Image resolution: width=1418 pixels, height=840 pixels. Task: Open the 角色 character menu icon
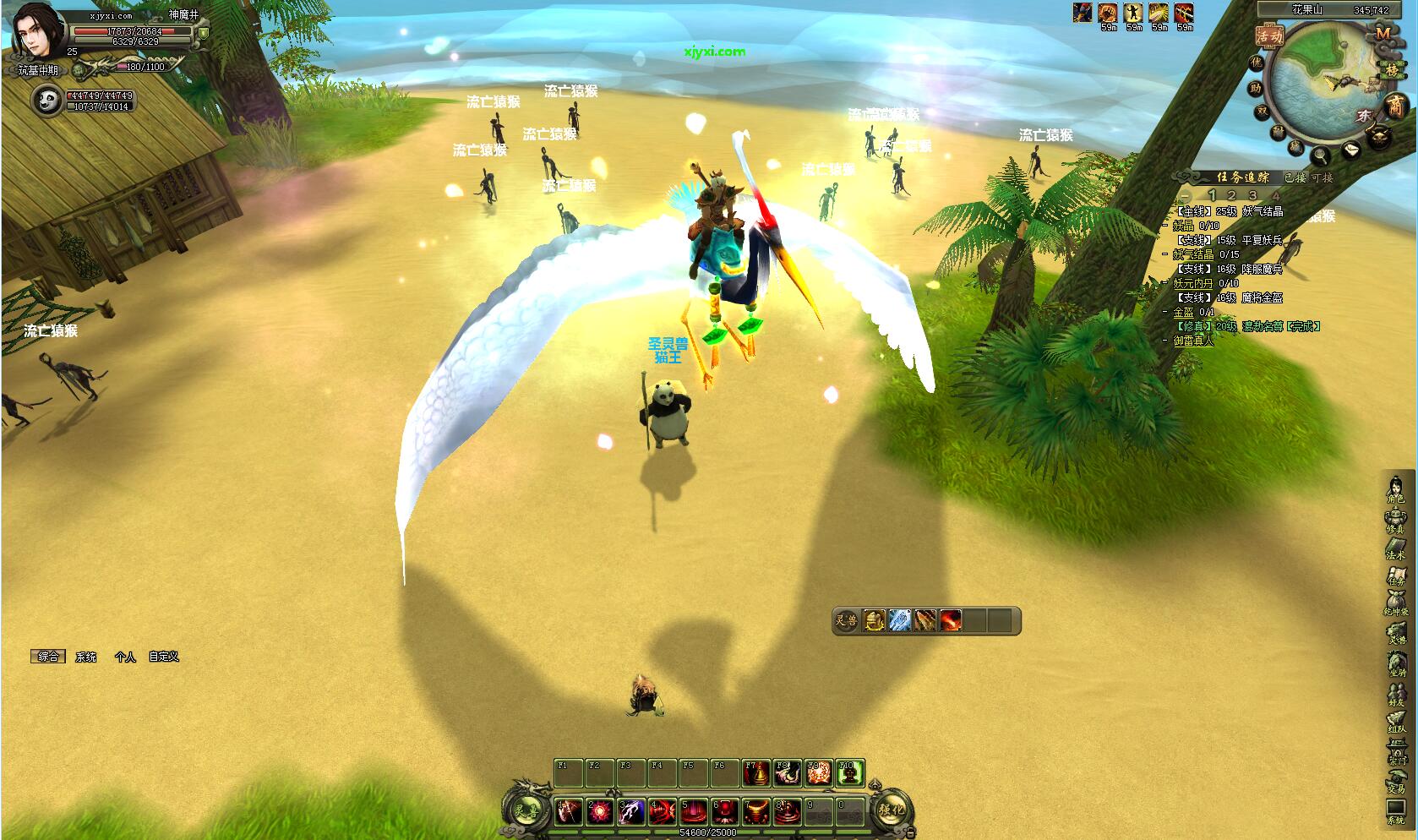tap(1396, 490)
